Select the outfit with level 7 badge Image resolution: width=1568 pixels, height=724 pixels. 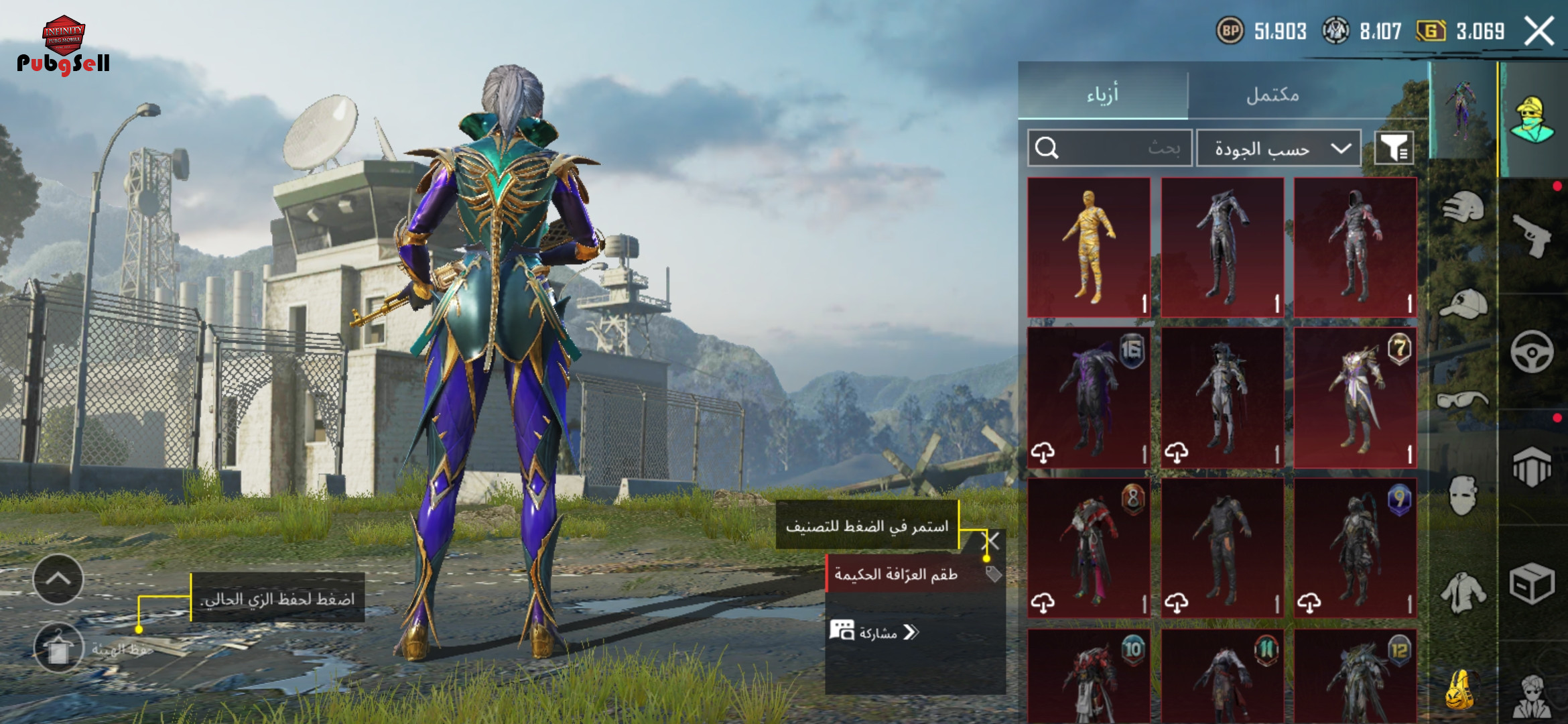coord(1355,398)
